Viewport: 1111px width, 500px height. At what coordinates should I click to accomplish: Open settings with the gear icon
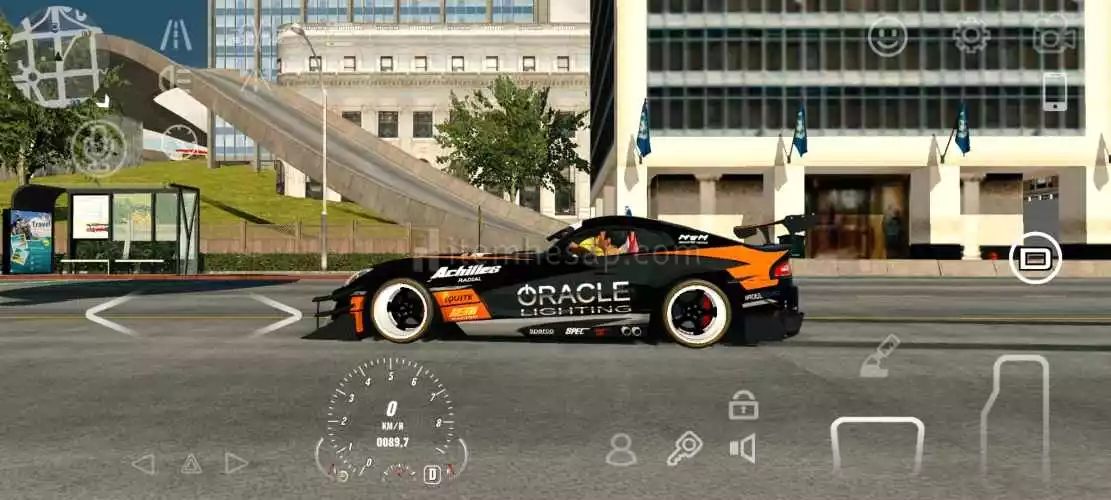970,36
